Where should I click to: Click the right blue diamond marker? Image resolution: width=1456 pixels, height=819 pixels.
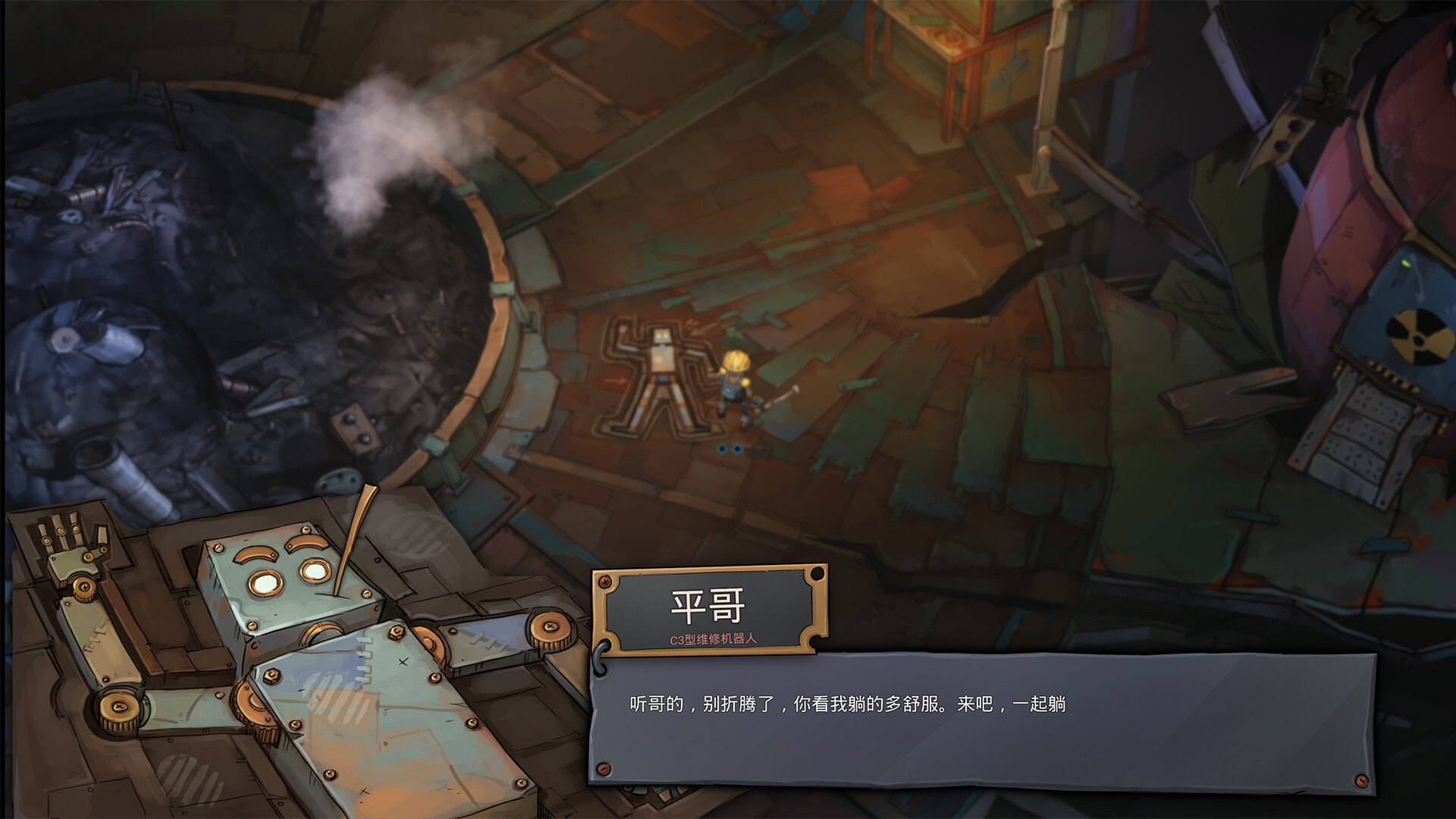[737, 449]
